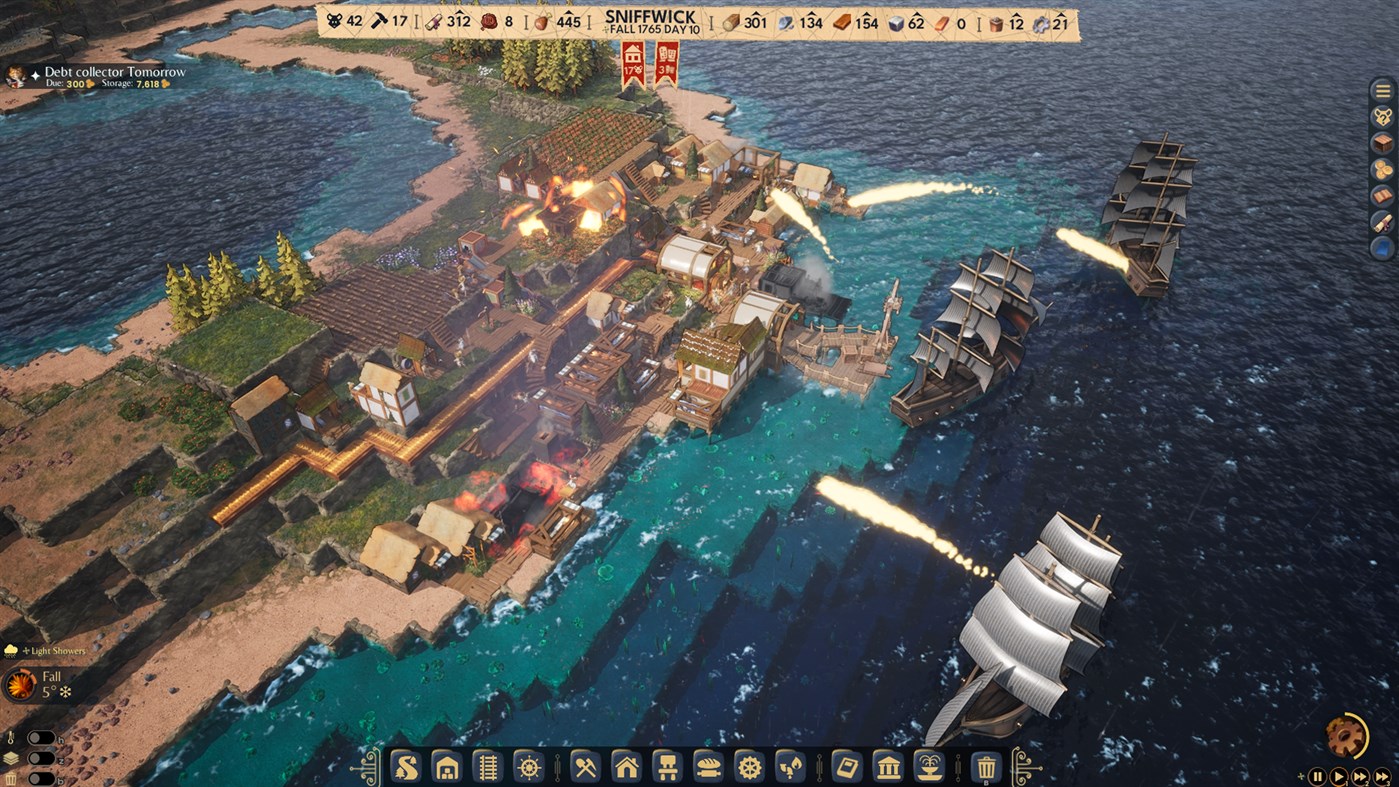The height and width of the screenshot is (787, 1399).
Task: Open the storage warehouse menu
Action: pyautogui.click(x=449, y=768)
